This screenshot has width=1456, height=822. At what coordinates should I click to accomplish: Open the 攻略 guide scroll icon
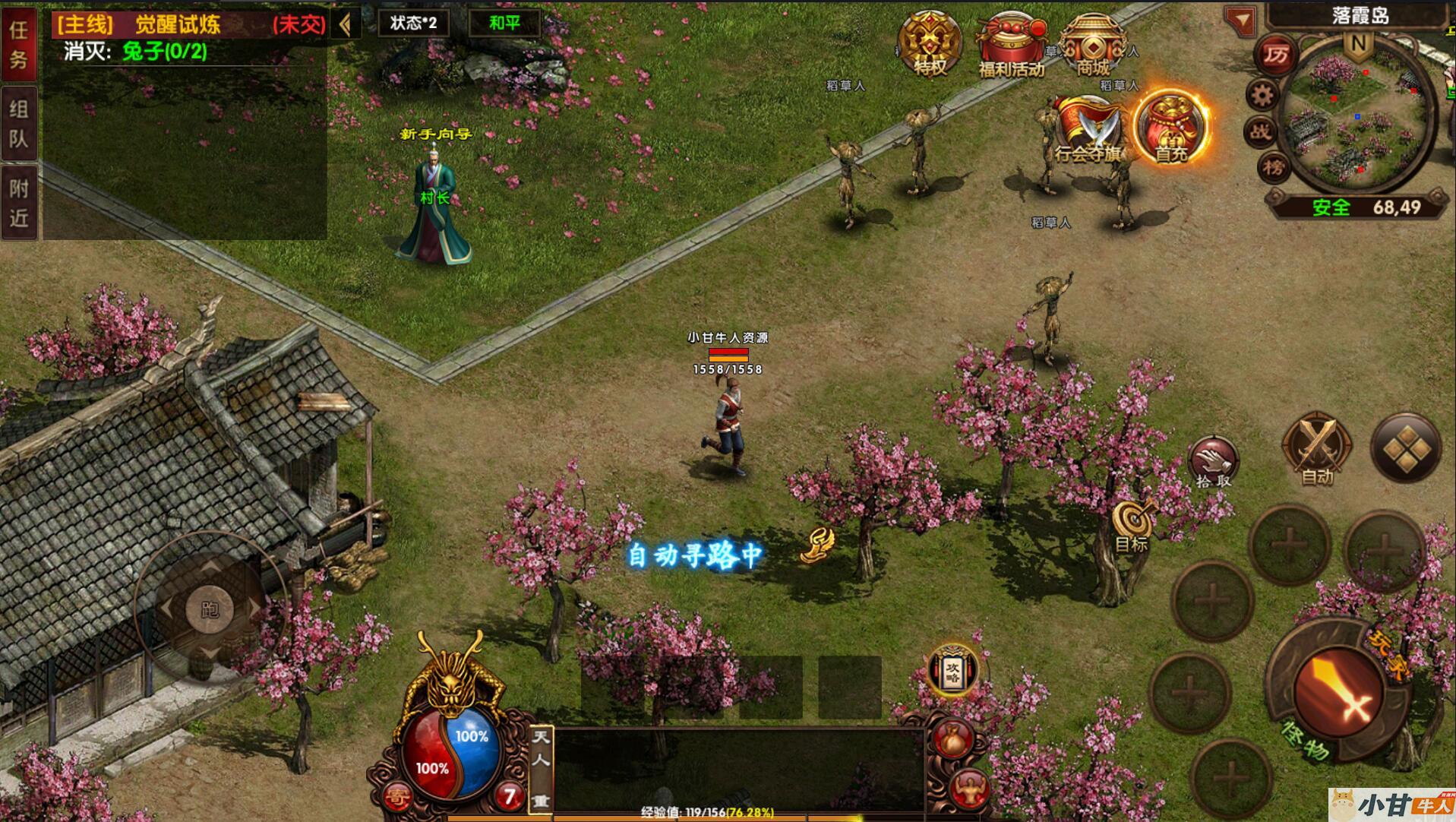click(x=953, y=670)
